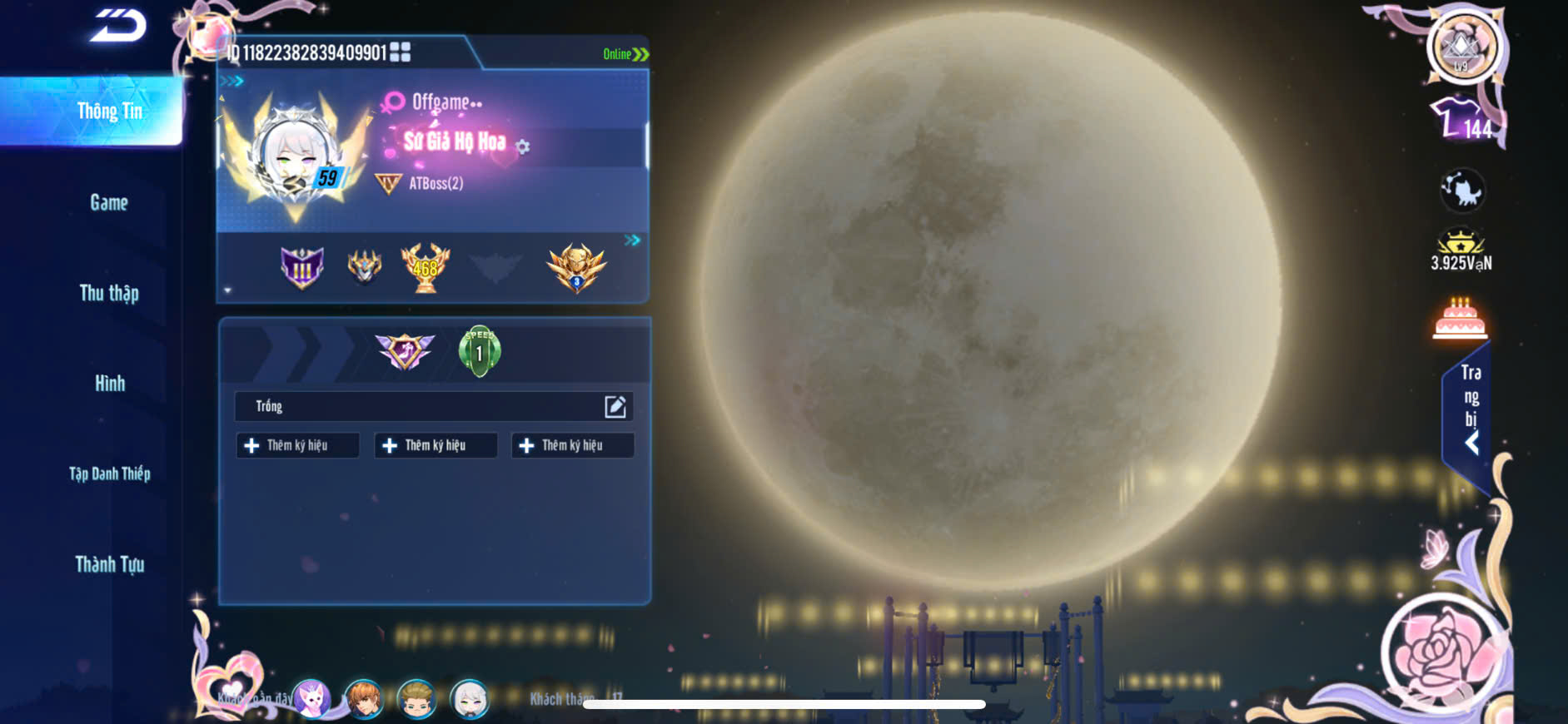Image resolution: width=1568 pixels, height=724 pixels.
Task: Select the gold trophy badge numbered 468
Action: [x=426, y=267]
